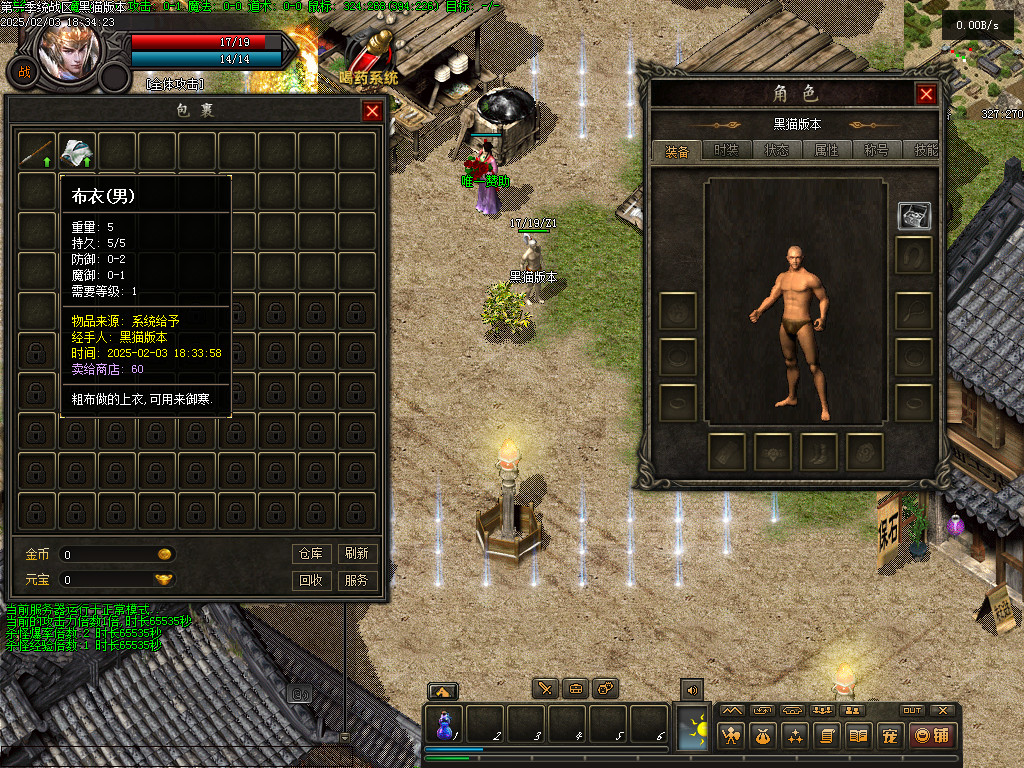Screen dimensions: 1024x768
Task: Select the 布衣 cloth armor slot
Action: (x=77, y=151)
